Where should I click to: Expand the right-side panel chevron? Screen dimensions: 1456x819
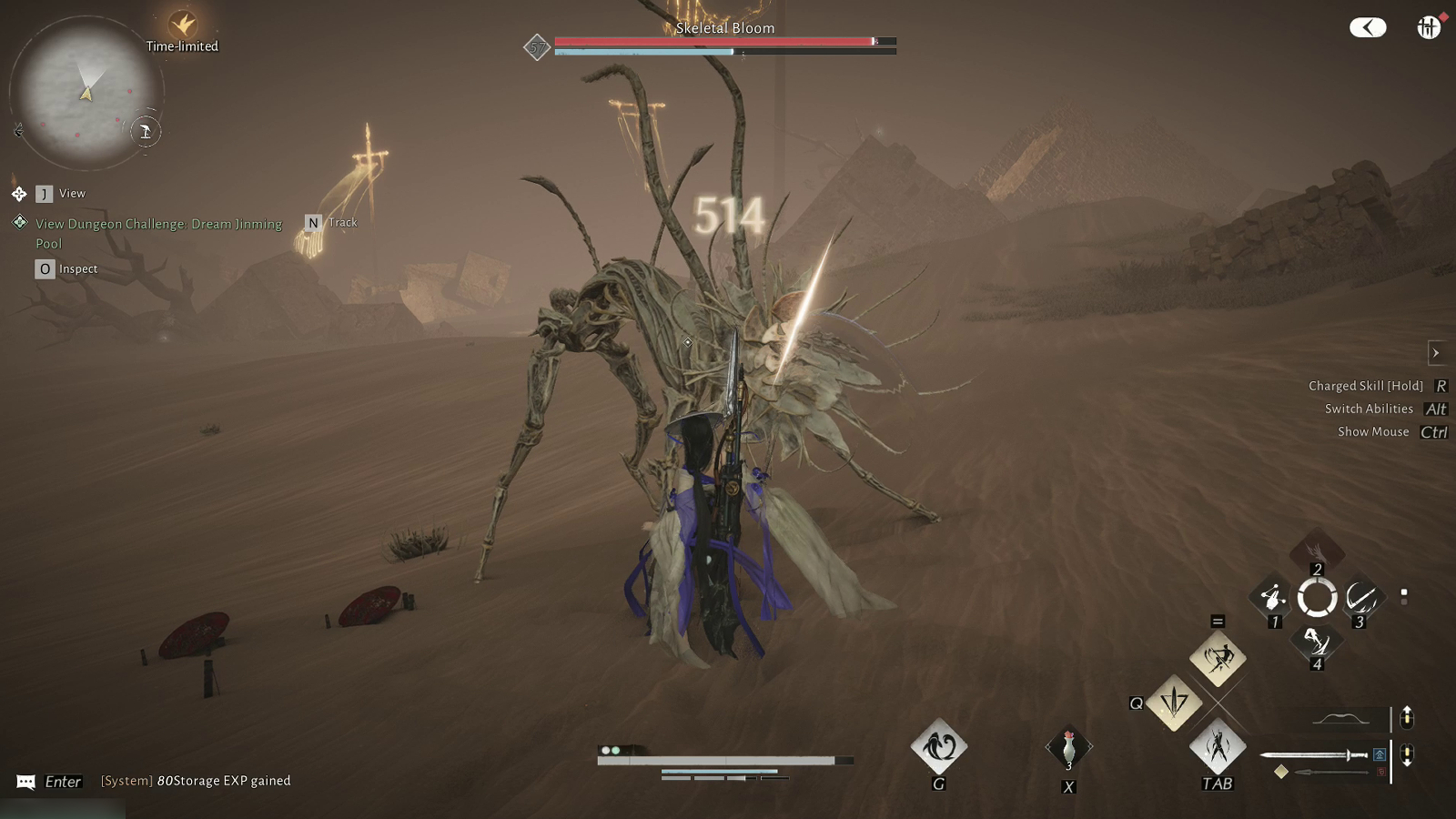pyautogui.click(x=1436, y=353)
